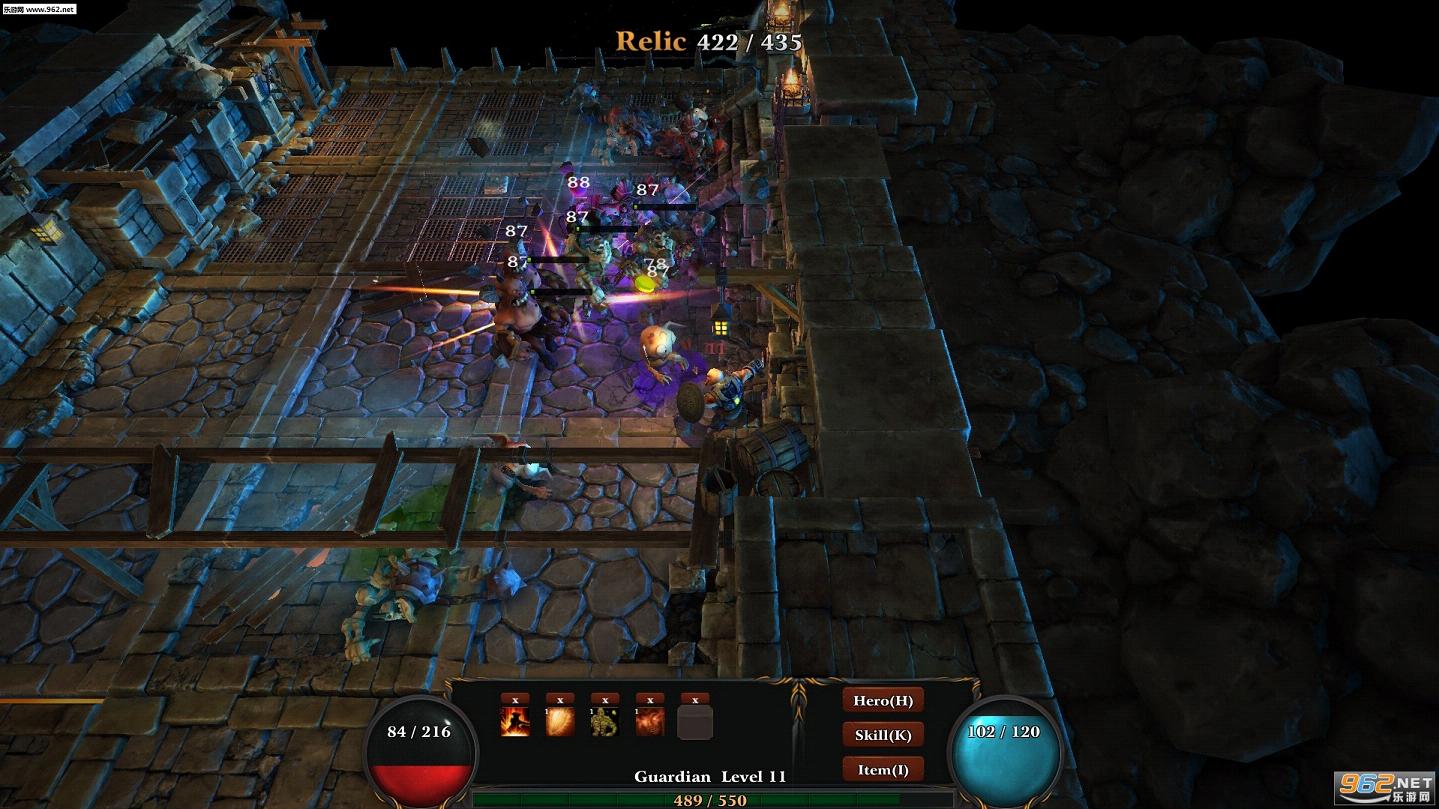Open the Skill(K) panel

883,735
